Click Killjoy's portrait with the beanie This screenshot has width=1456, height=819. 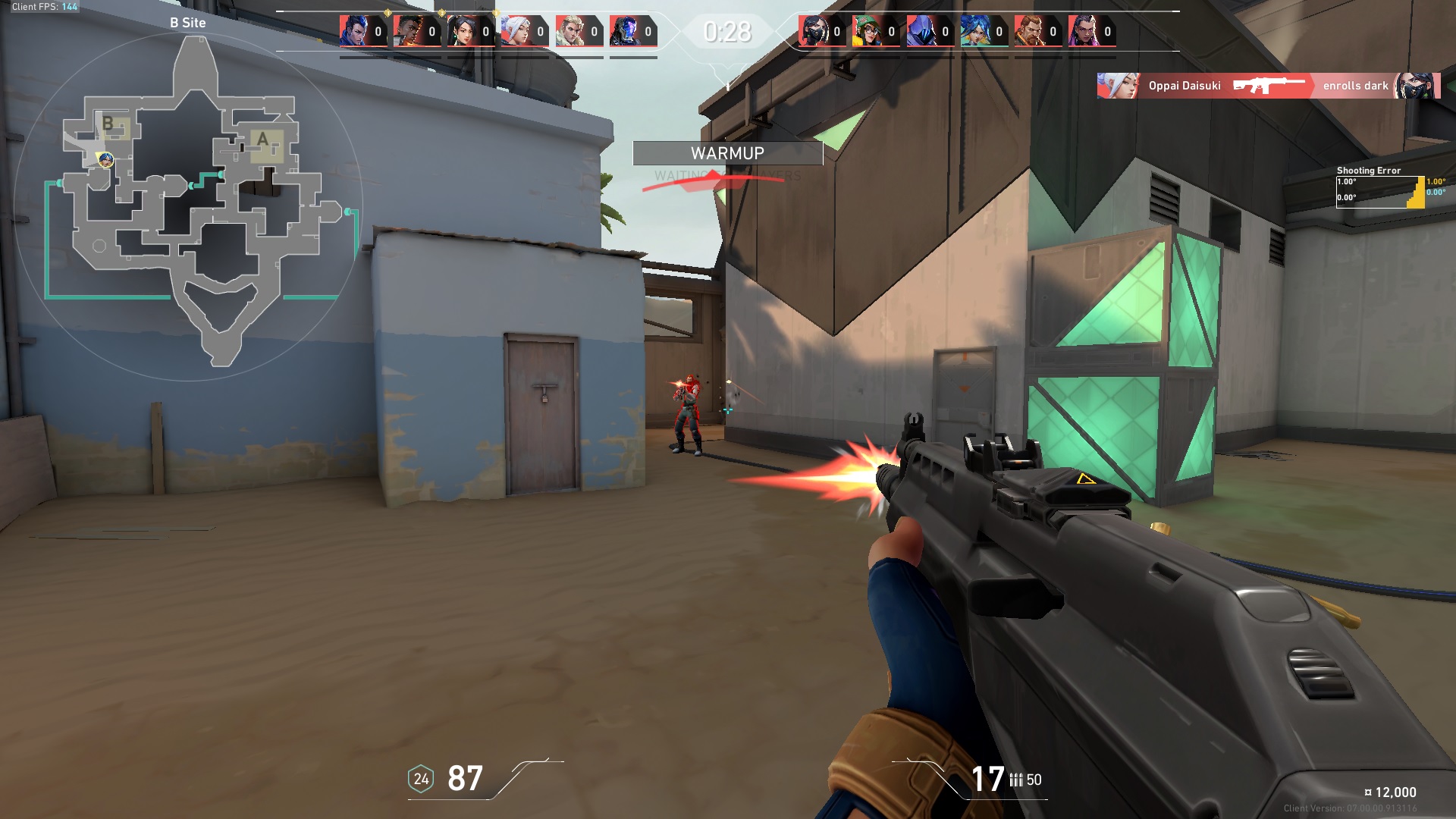pyautogui.click(x=866, y=32)
